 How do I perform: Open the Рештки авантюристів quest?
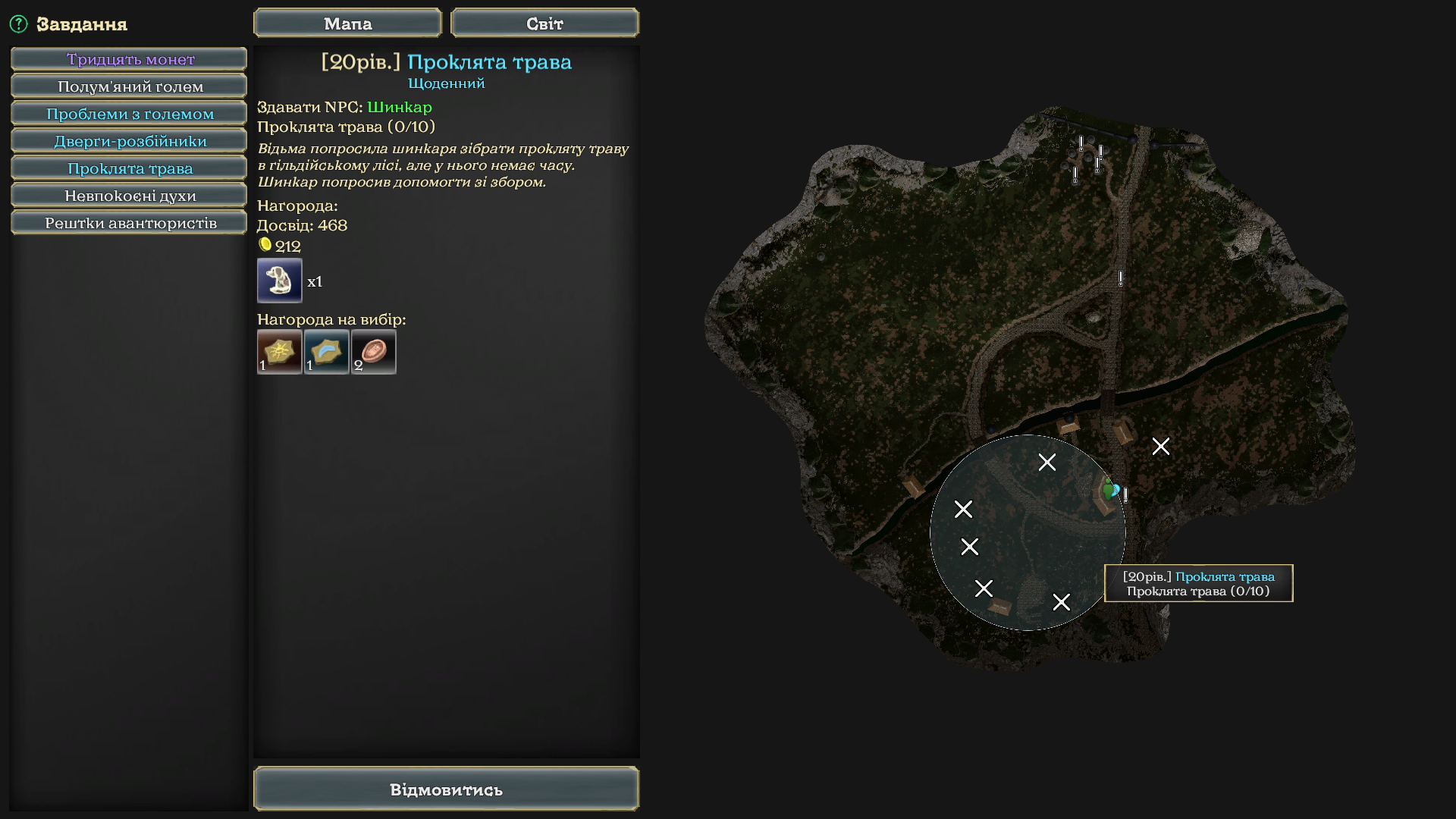[130, 223]
